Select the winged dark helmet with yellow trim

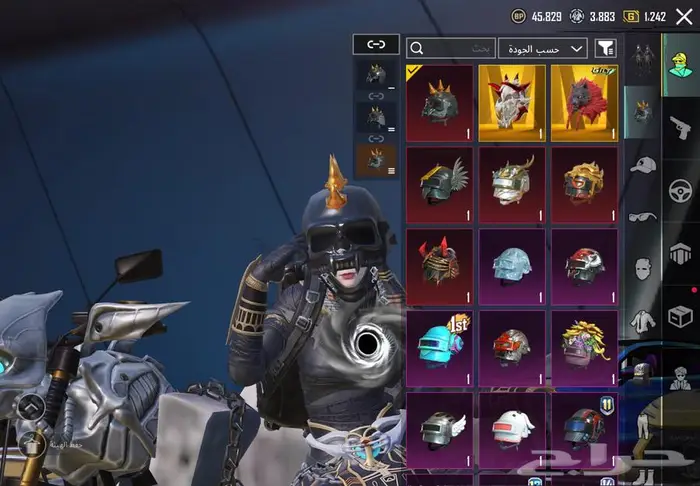440,185
